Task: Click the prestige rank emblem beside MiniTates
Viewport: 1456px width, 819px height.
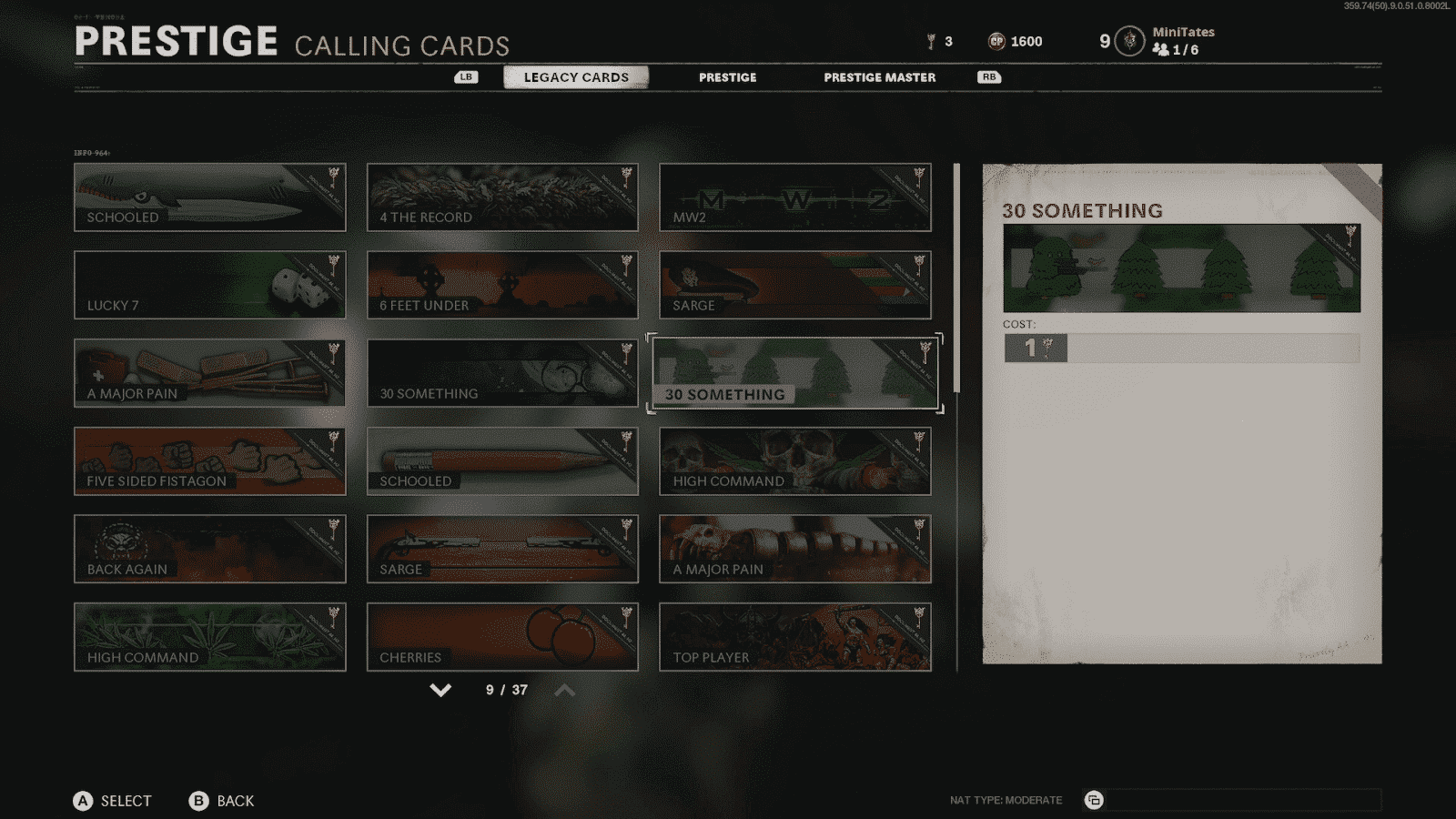Action: point(1128,41)
